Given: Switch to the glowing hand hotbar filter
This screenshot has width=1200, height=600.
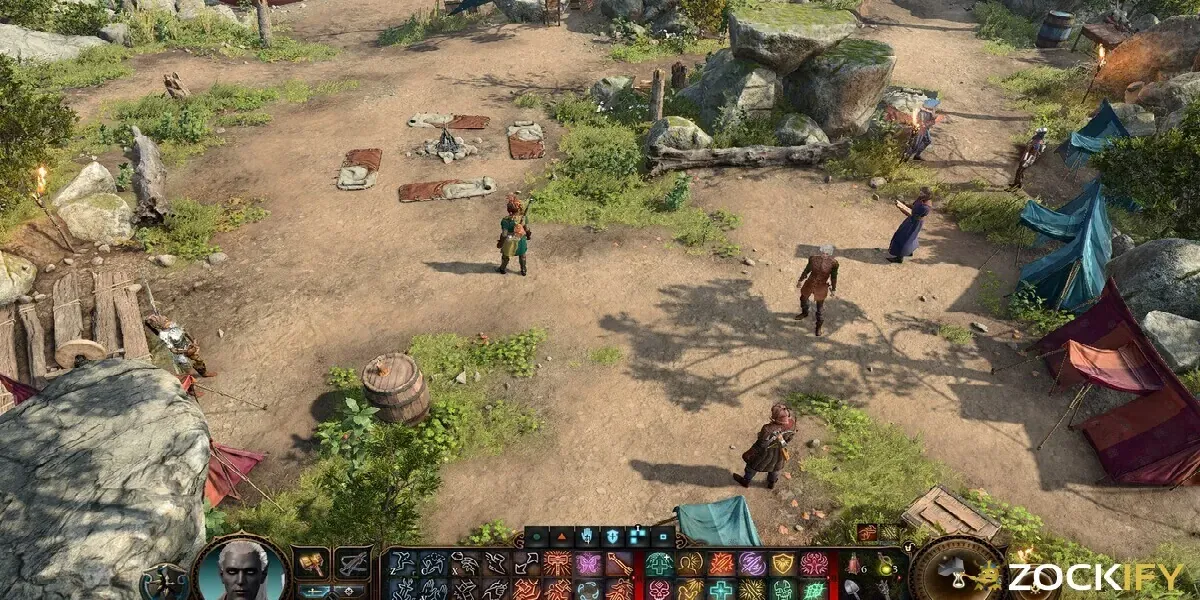Looking at the screenshot, I should 586,537.
